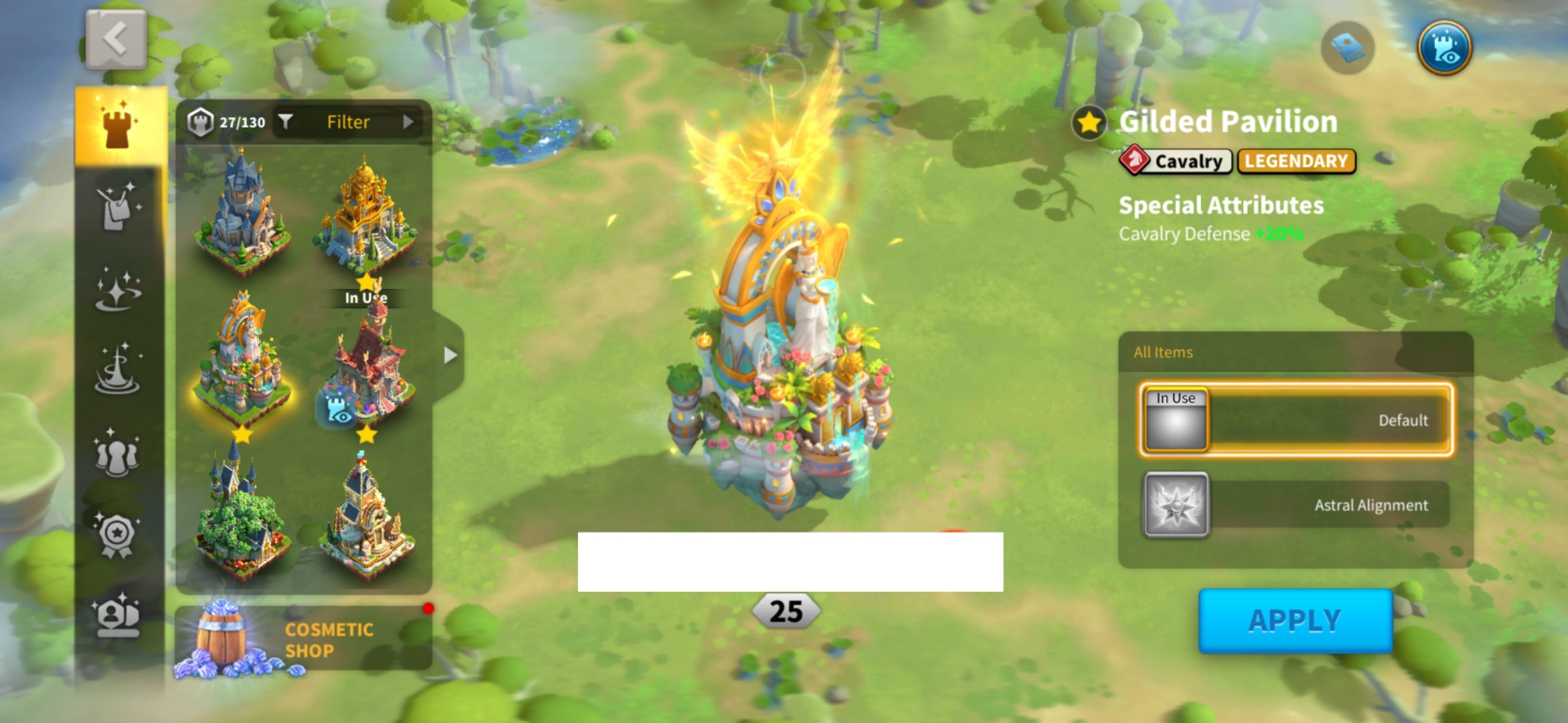
Task: Choose the Astral Alignment item
Action: point(1295,505)
